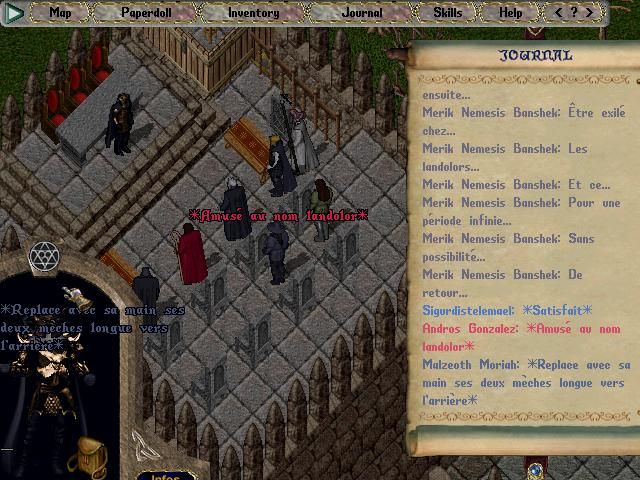
Task: Open the backpack on the paperdoll
Action: (x=92, y=453)
